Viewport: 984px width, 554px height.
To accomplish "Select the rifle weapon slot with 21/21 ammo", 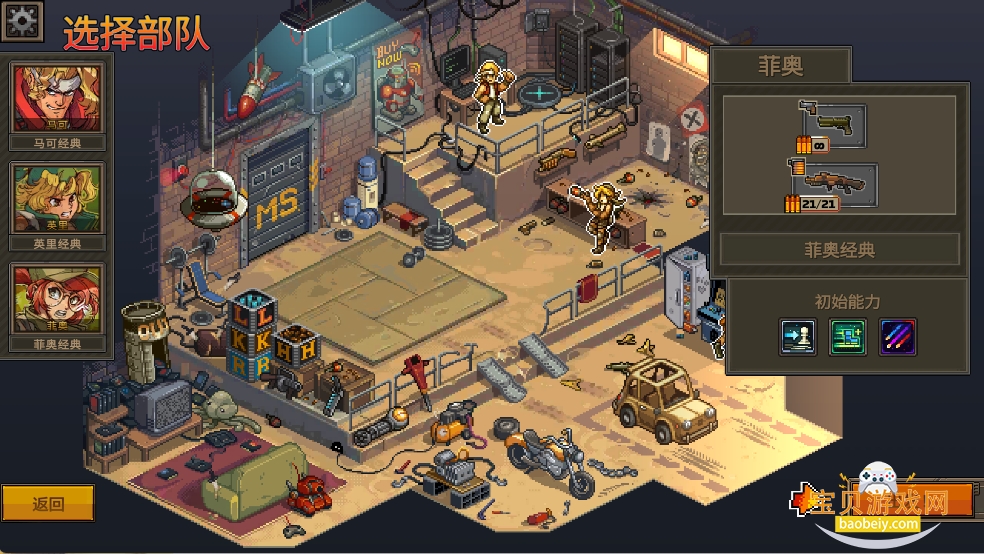I will click(x=833, y=188).
